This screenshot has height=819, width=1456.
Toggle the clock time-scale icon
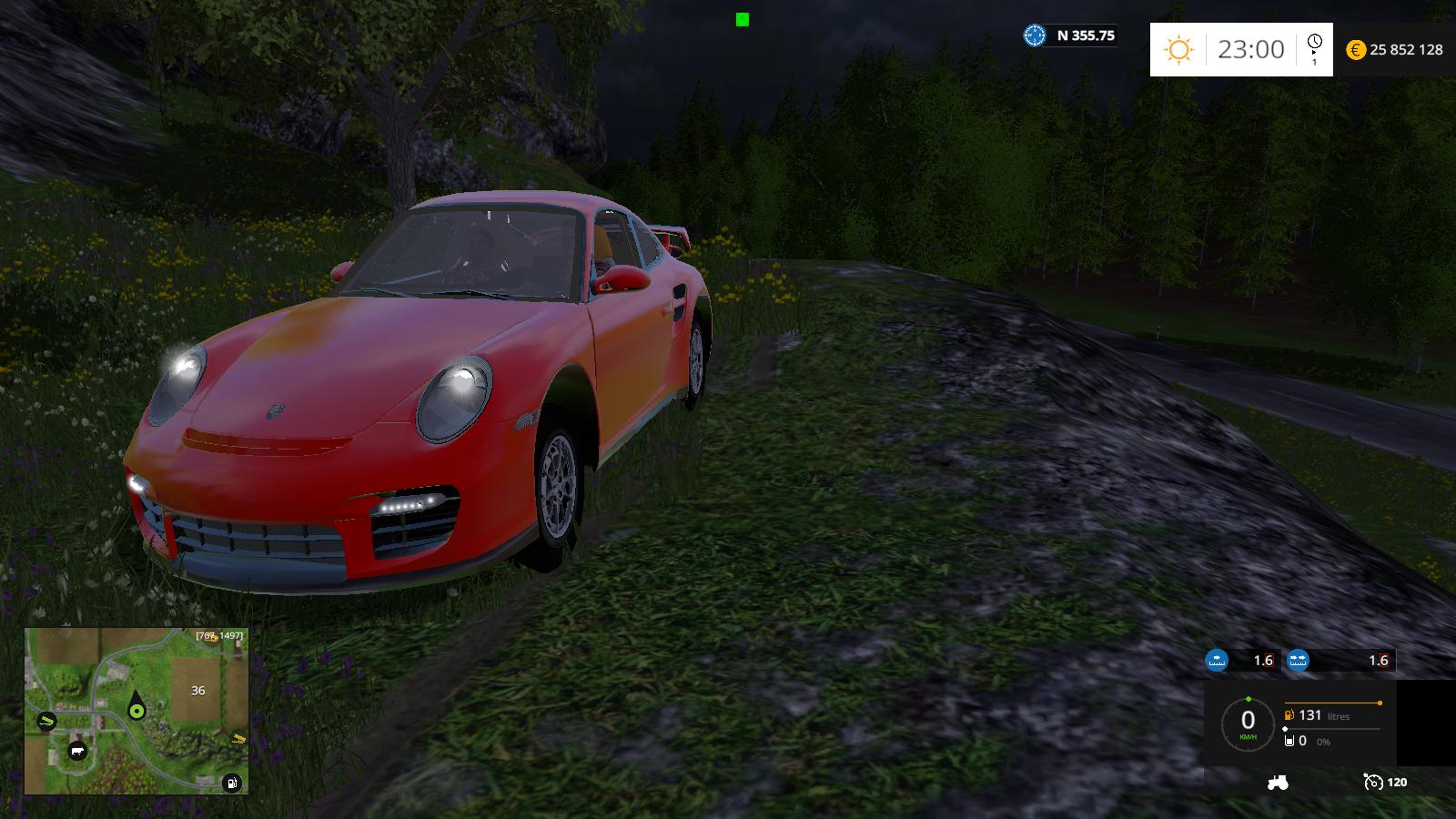[1314, 47]
